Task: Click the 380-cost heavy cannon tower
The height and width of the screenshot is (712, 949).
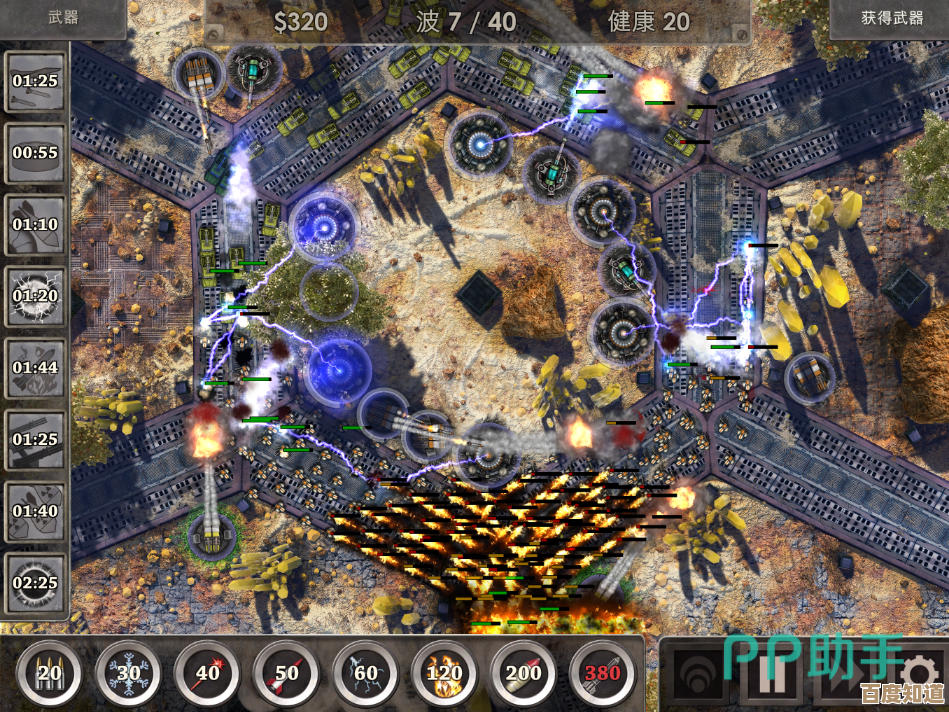Action: [x=602, y=673]
